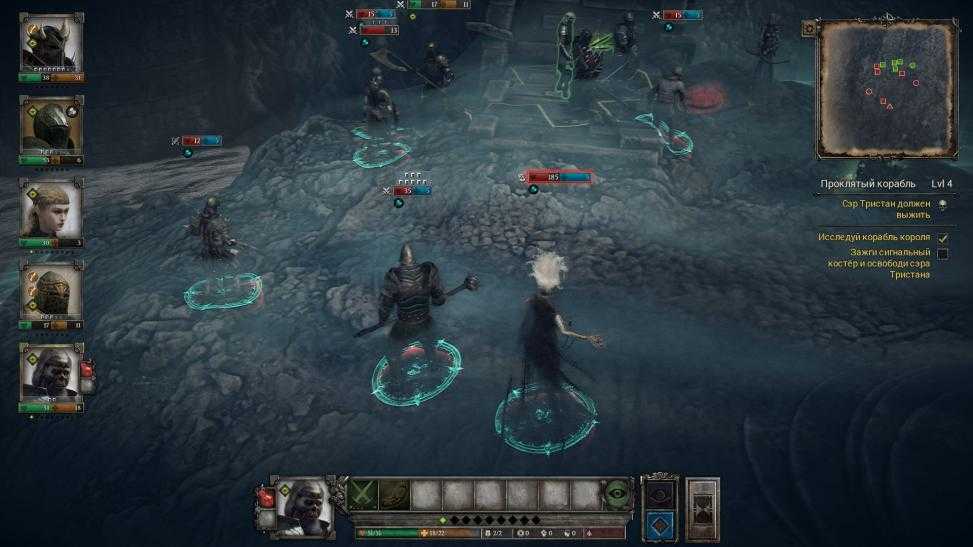Select the blue diamond stance button
This screenshot has height=547, width=973.
pyautogui.click(x=657, y=523)
